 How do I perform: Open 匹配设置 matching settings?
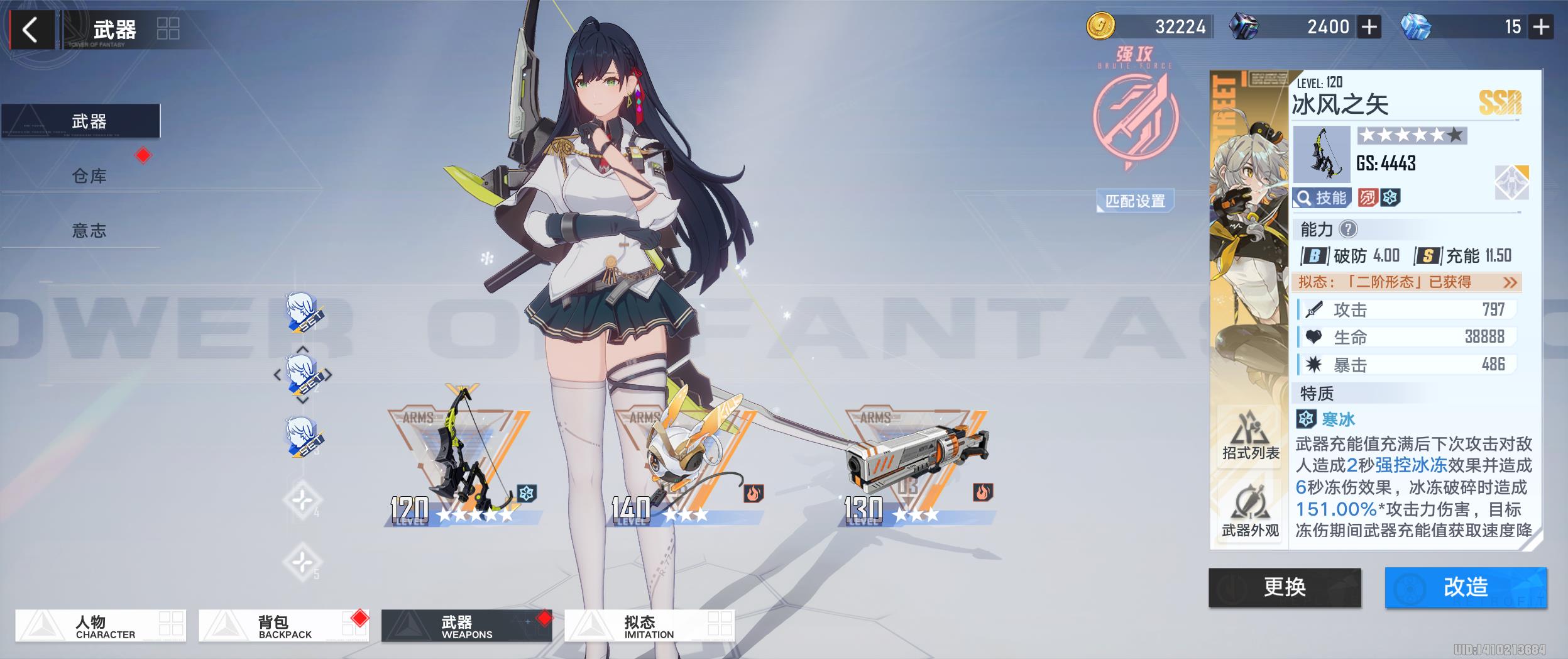[1135, 201]
